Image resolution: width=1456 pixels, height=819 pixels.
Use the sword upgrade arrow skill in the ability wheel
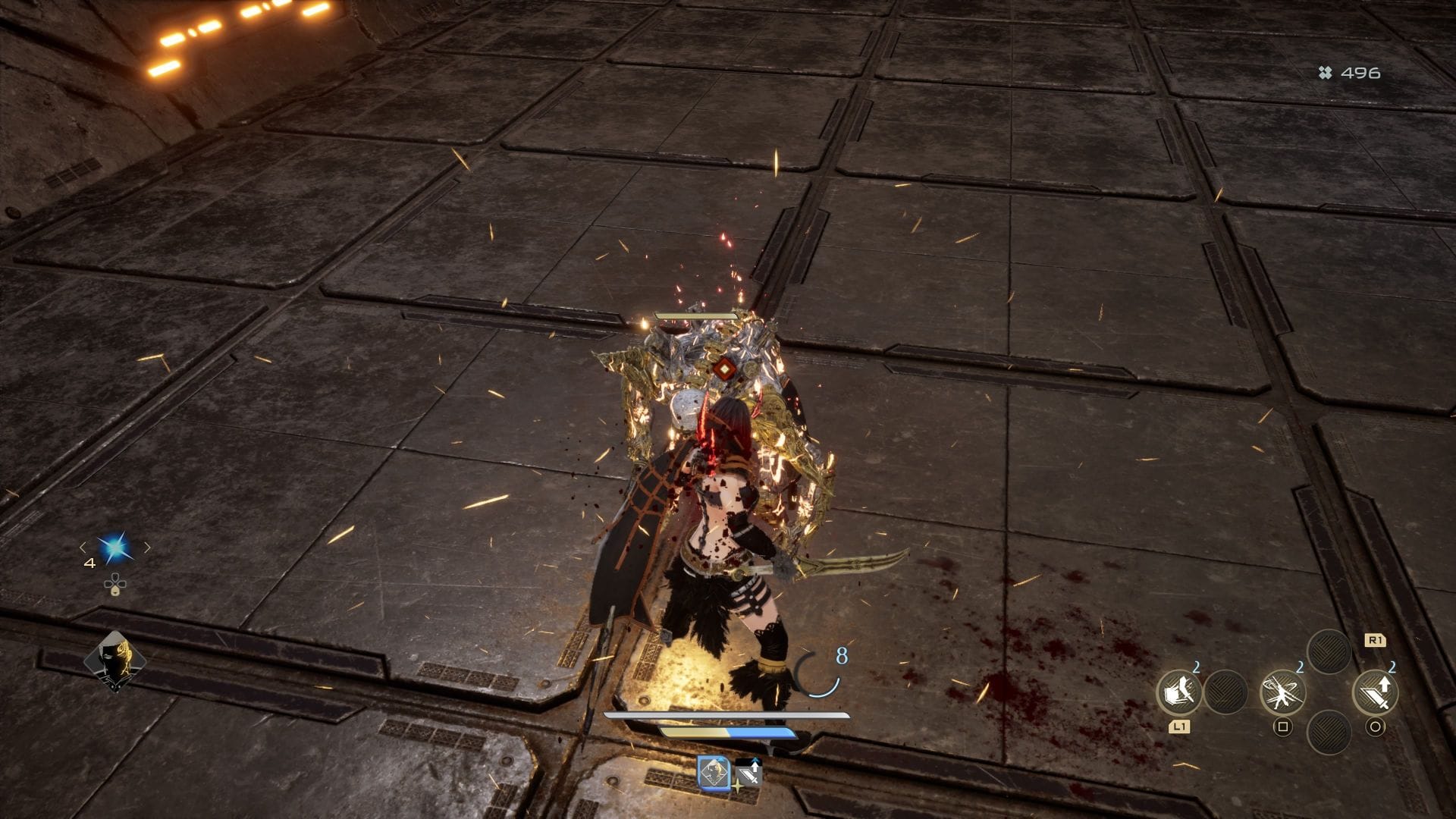tap(1375, 692)
